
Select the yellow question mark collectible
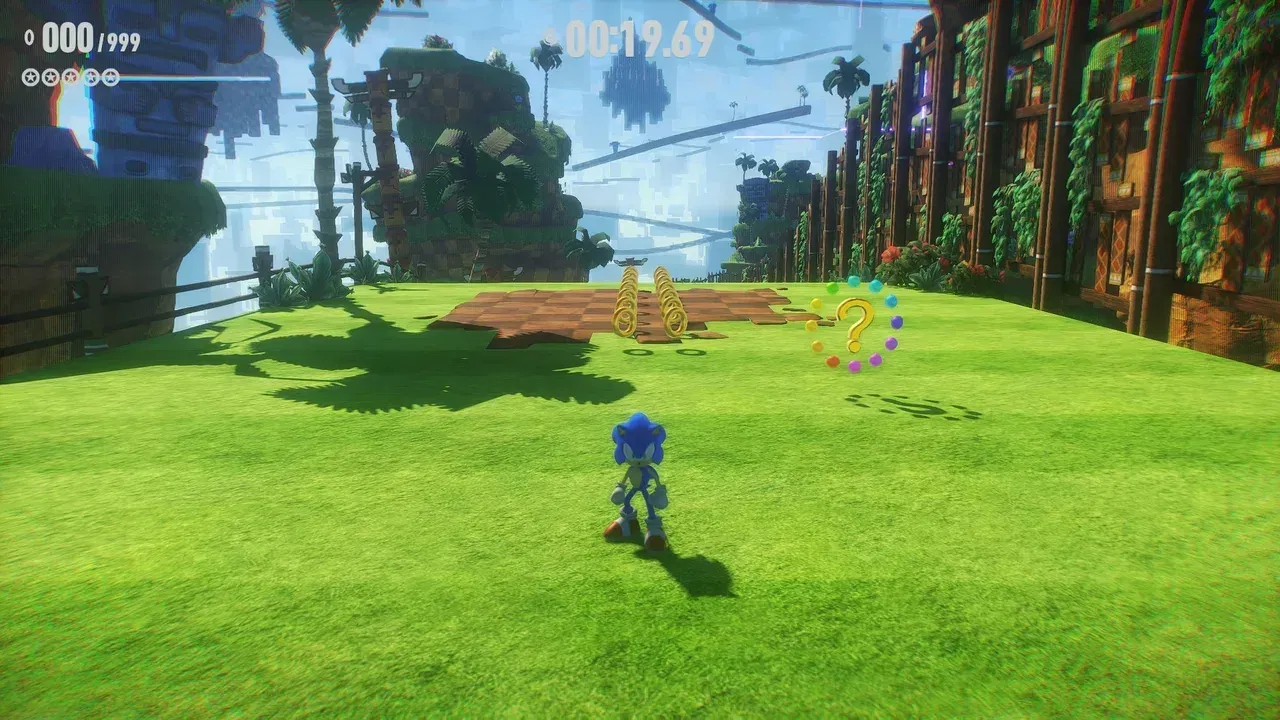pos(857,318)
